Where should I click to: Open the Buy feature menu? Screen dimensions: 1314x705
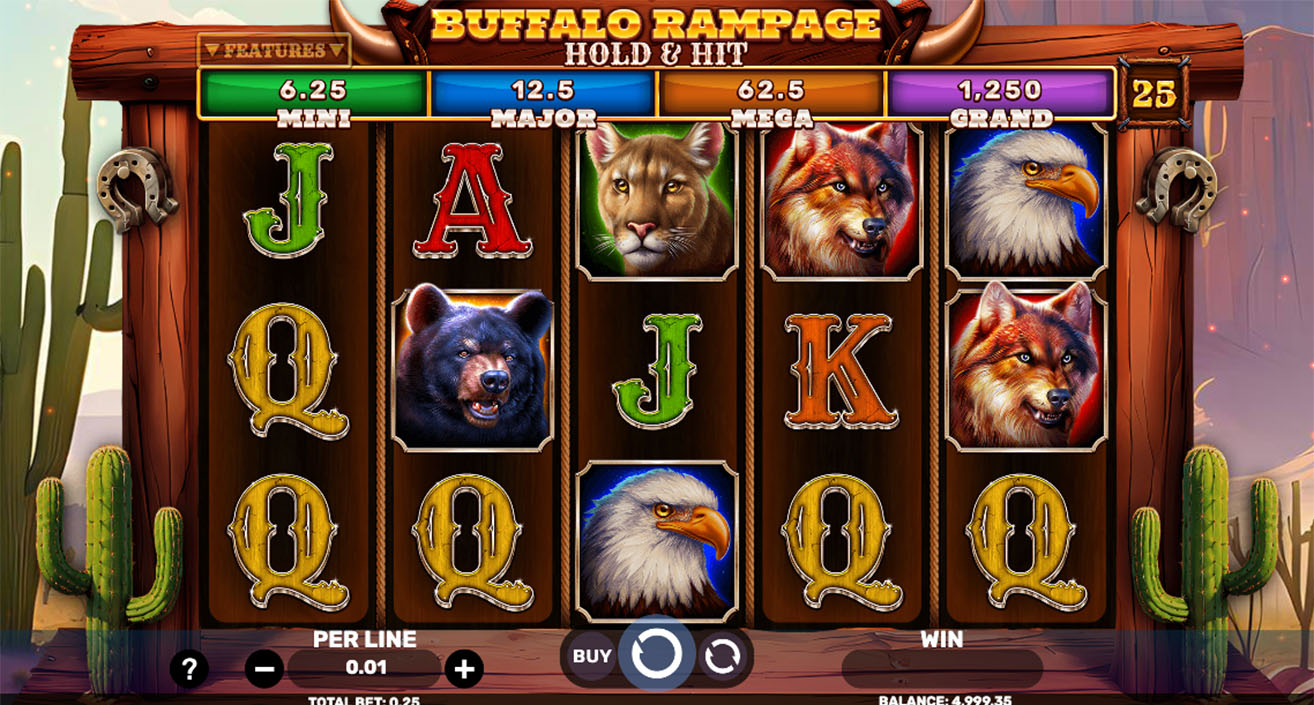[591, 657]
